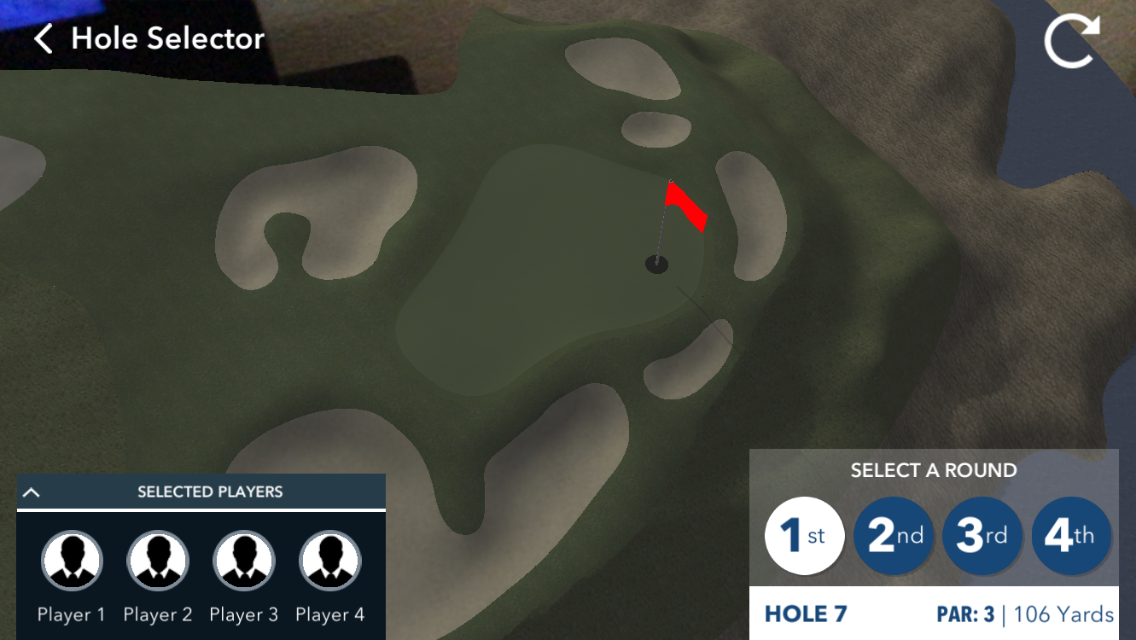Tap the circular refresh arrow icon
This screenshot has height=640, width=1136.
tap(1071, 42)
